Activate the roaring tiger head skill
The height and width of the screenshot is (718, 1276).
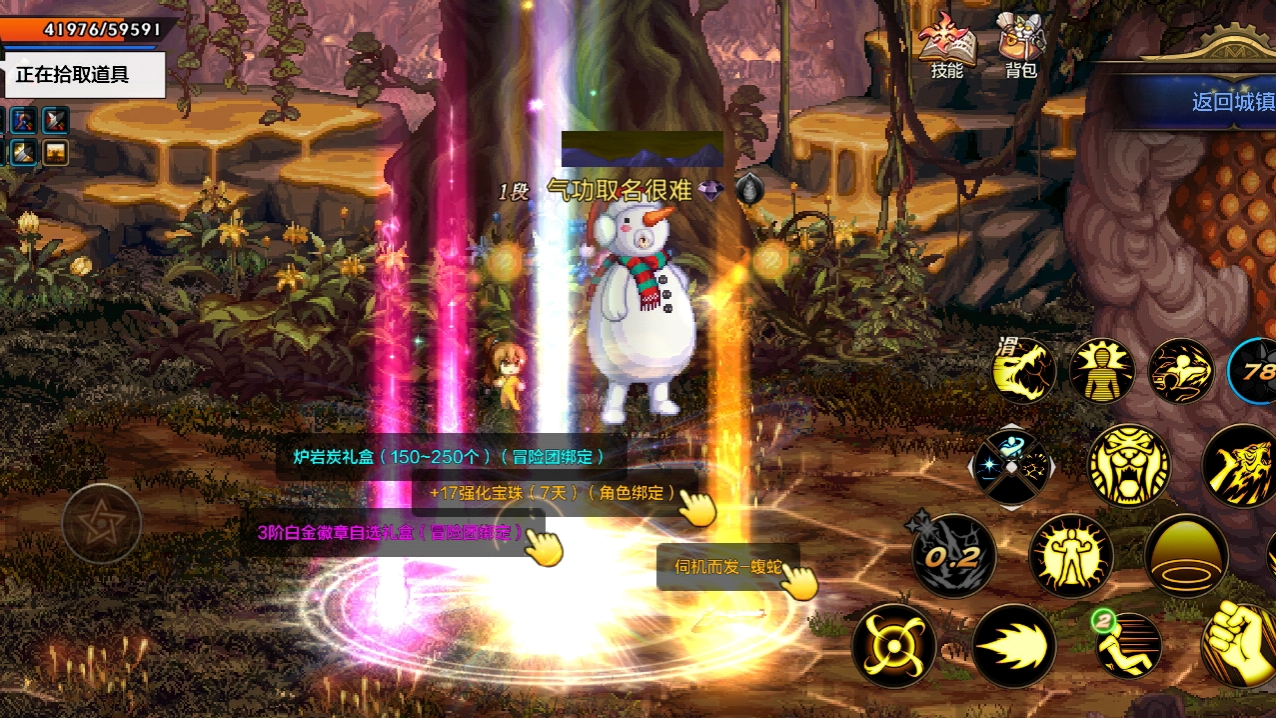coord(1128,466)
